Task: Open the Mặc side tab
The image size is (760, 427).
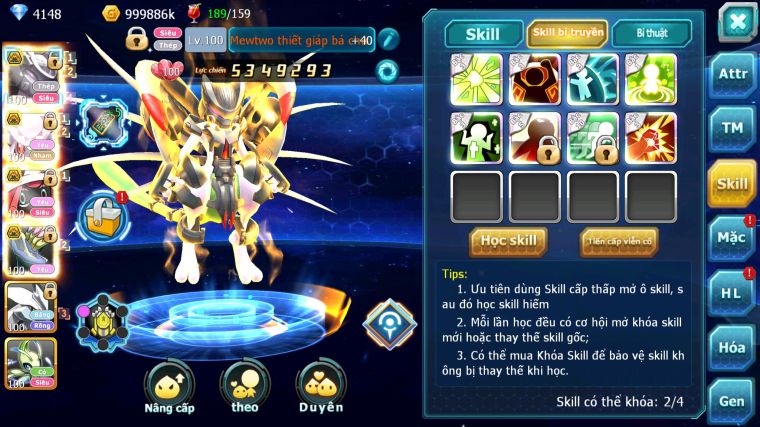Action: [x=732, y=238]
